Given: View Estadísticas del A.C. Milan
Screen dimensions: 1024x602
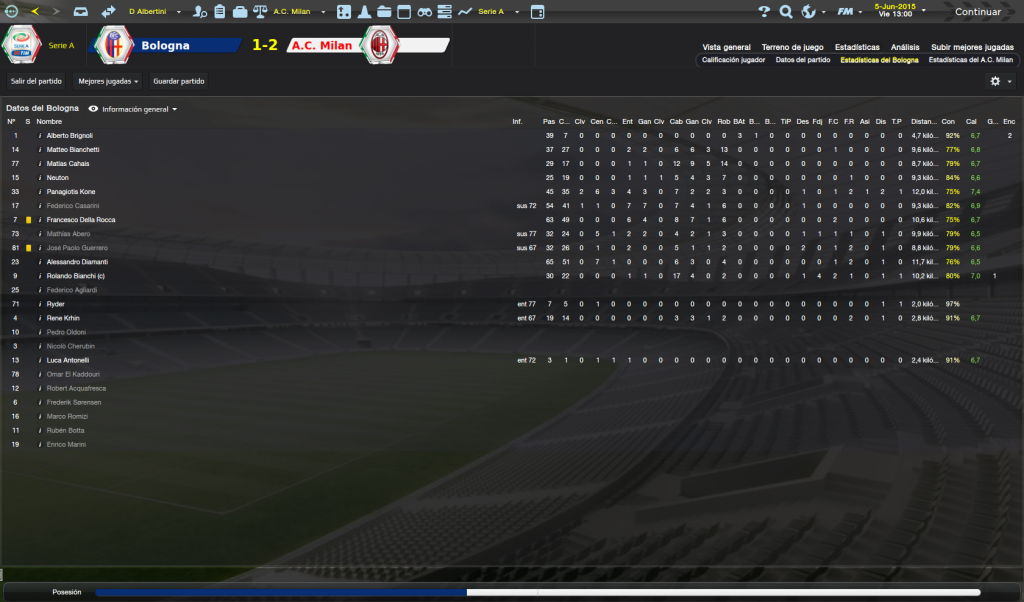Looking at the screenshot, I should point(971,60).
